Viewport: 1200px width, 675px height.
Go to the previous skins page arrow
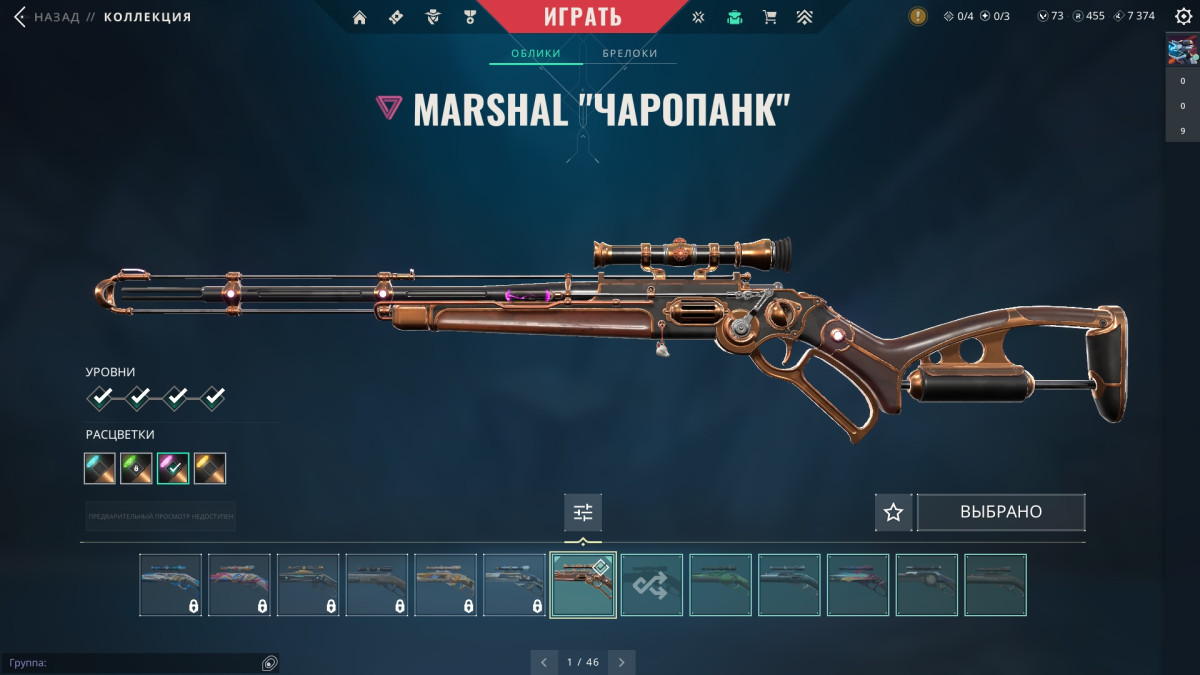pyautogui.click(x=544, y=662)
